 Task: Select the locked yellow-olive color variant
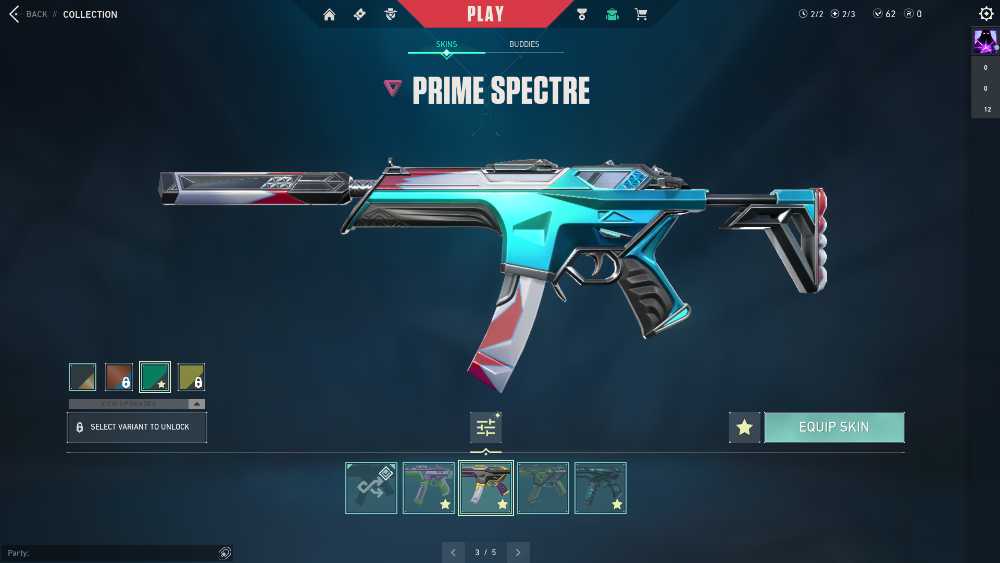coord(191,377)
